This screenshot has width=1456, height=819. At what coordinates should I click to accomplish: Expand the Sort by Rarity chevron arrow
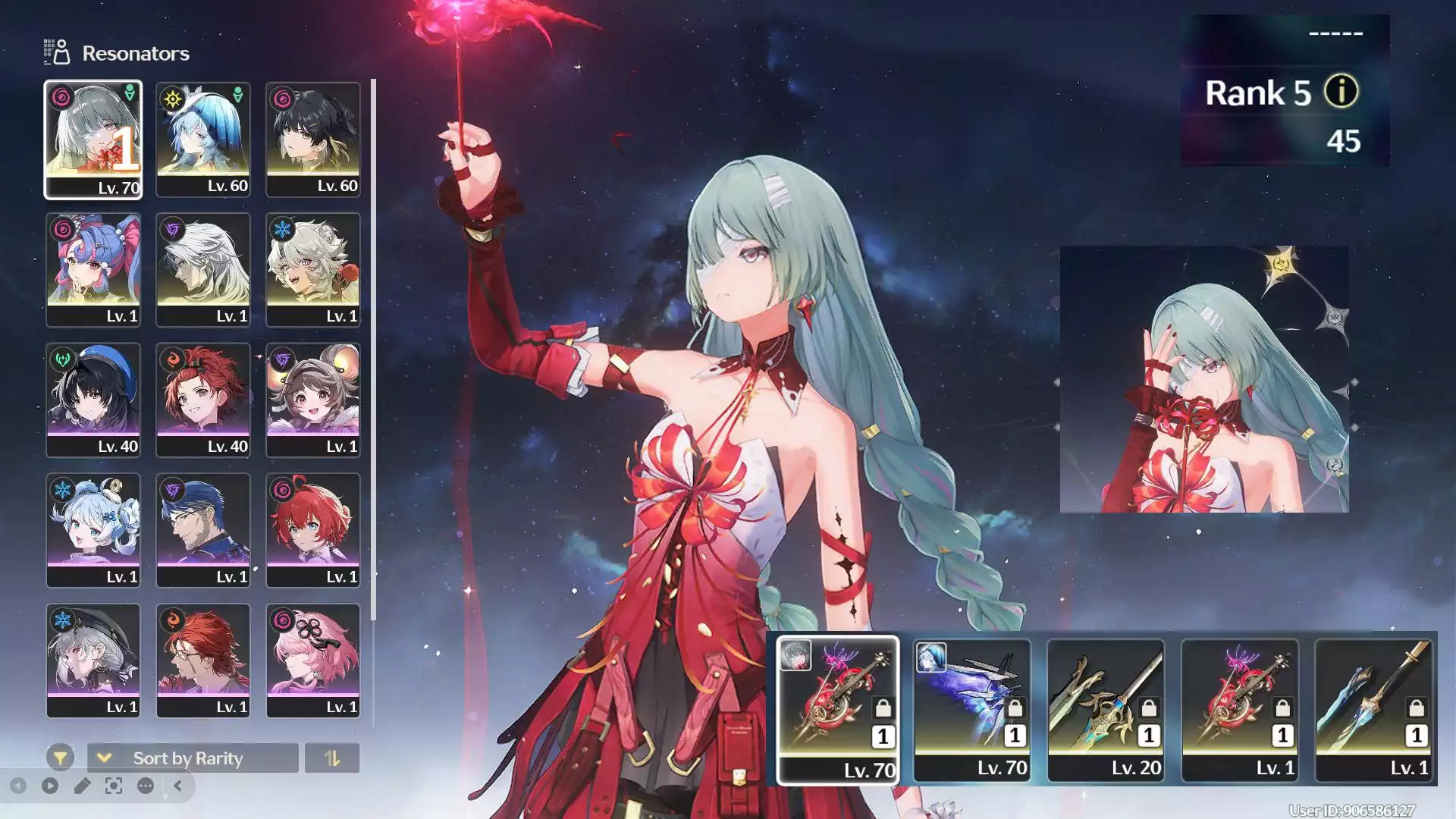click(x=104, y=758)
